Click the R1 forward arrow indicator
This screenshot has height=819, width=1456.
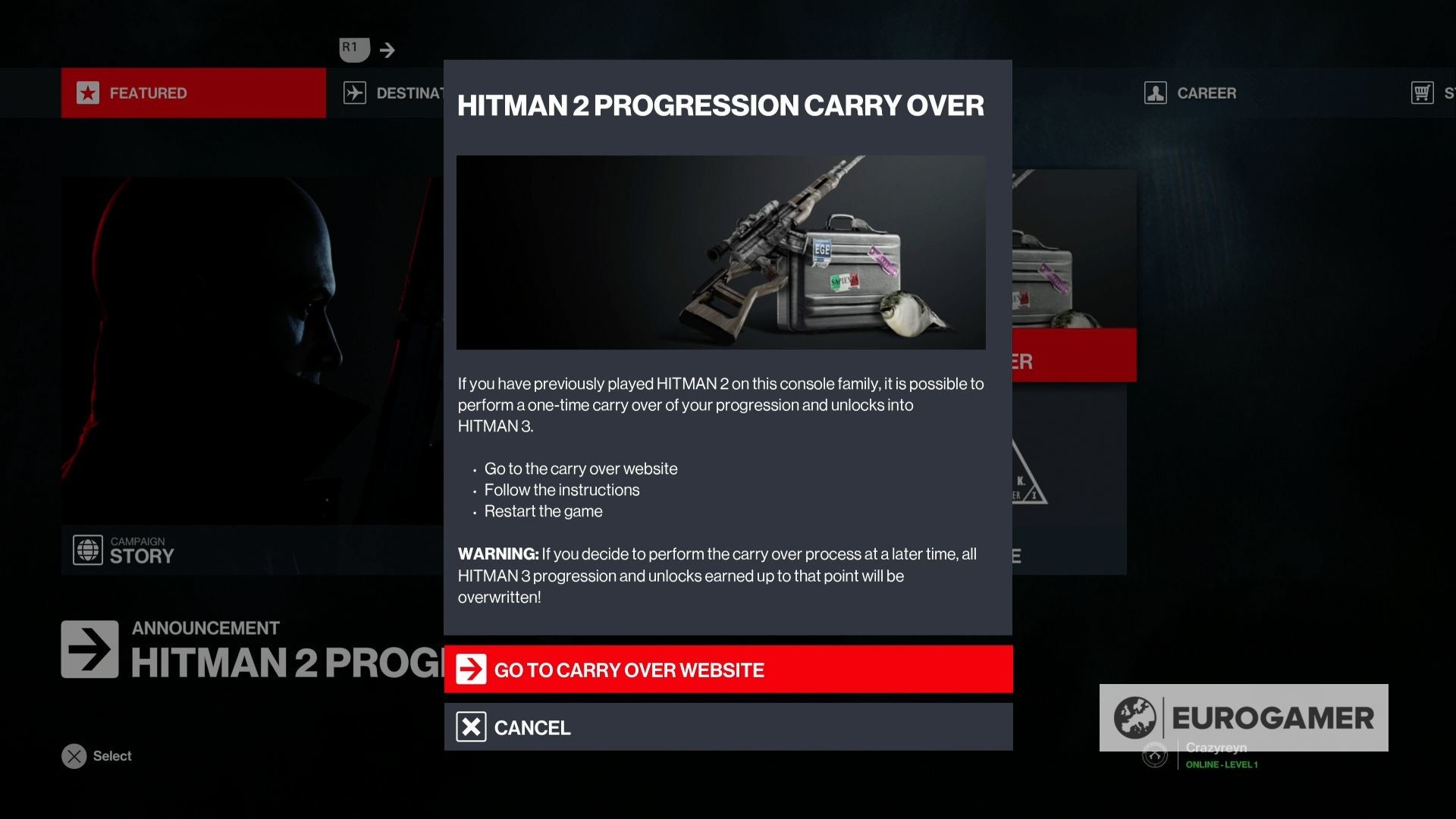(x=388, y=49)
